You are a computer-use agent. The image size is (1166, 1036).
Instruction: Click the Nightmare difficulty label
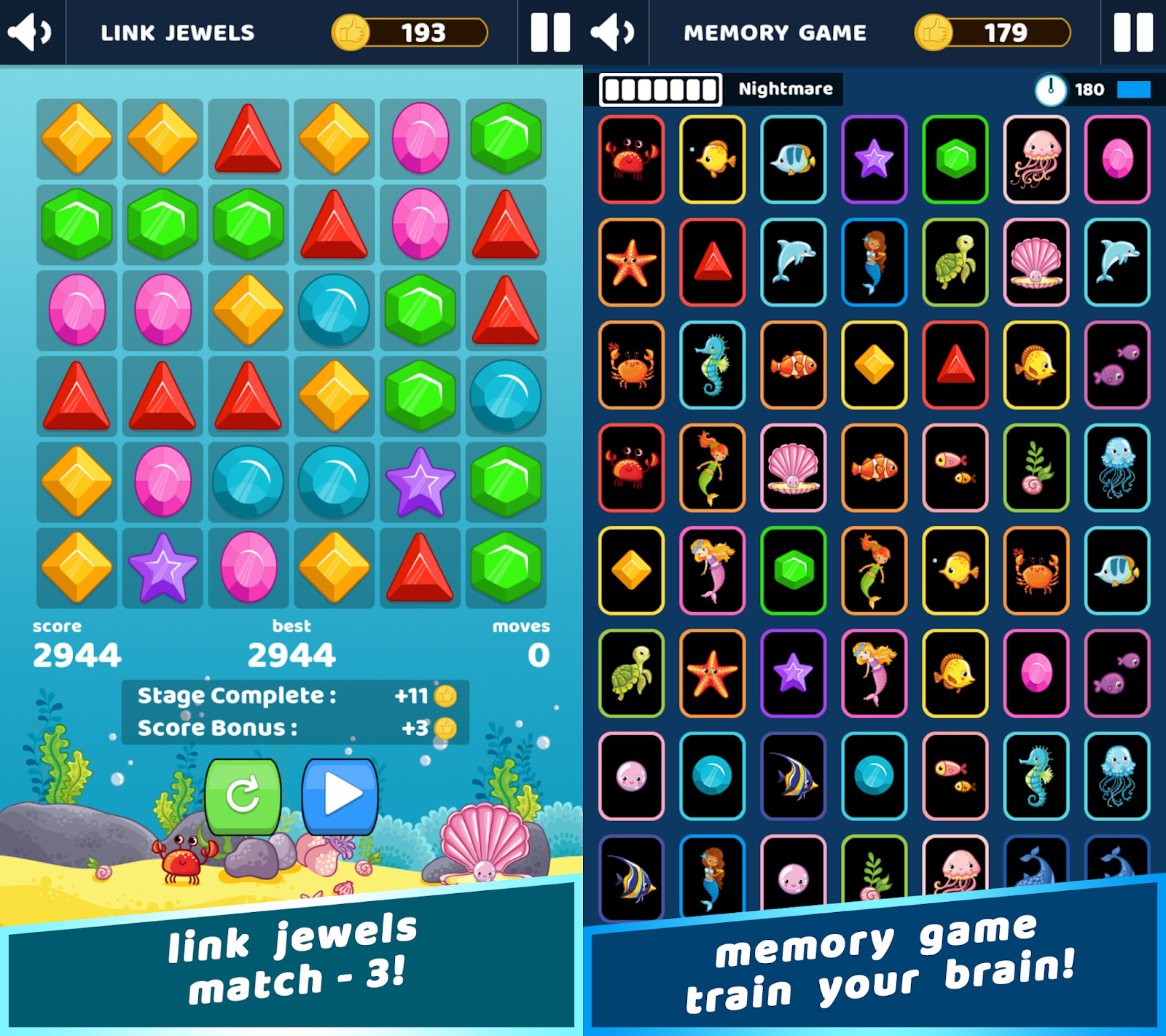783,89
